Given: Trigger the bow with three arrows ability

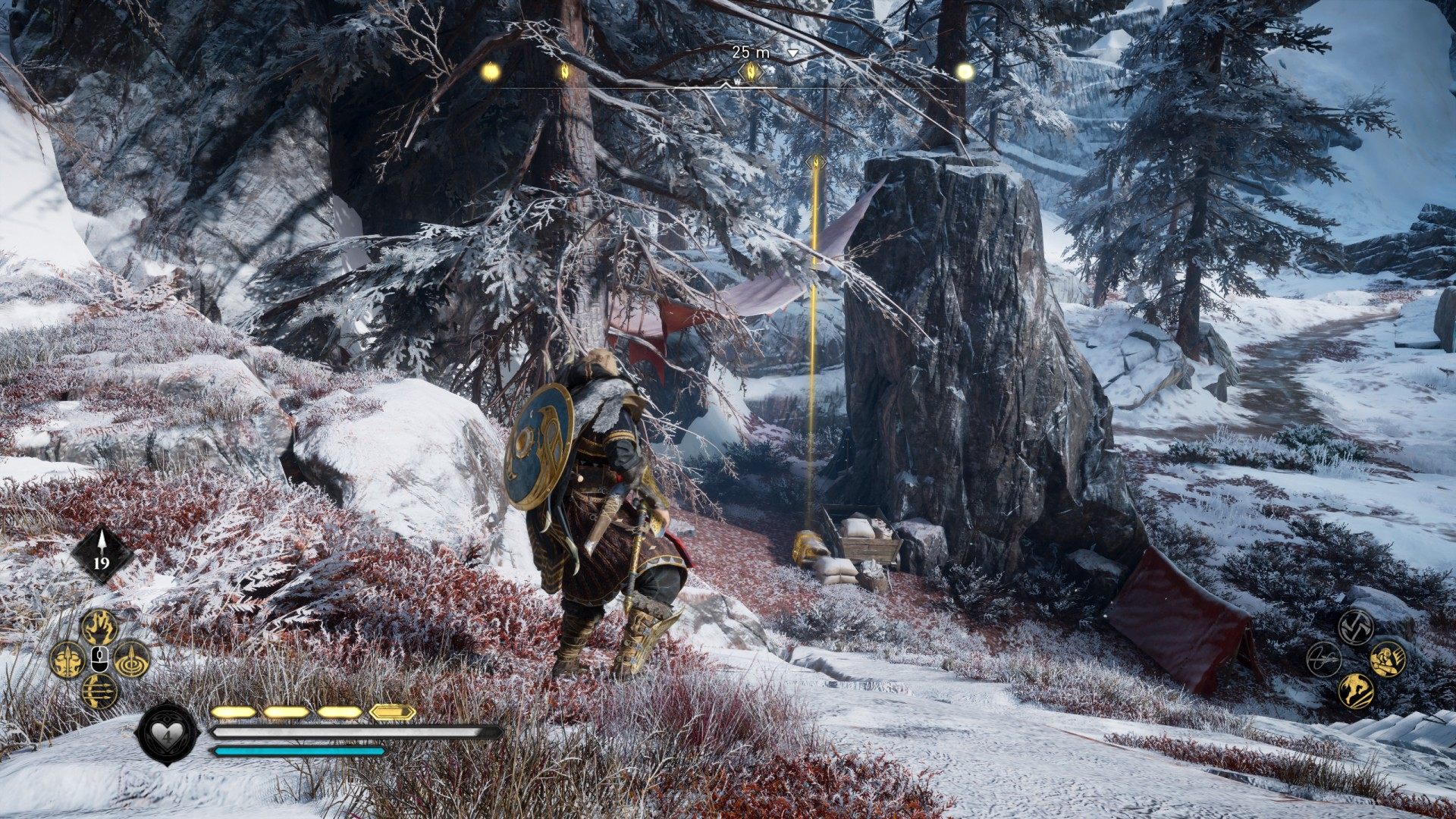Looking at the screenshot, I should pyautogui.click(x=99, y=691).
